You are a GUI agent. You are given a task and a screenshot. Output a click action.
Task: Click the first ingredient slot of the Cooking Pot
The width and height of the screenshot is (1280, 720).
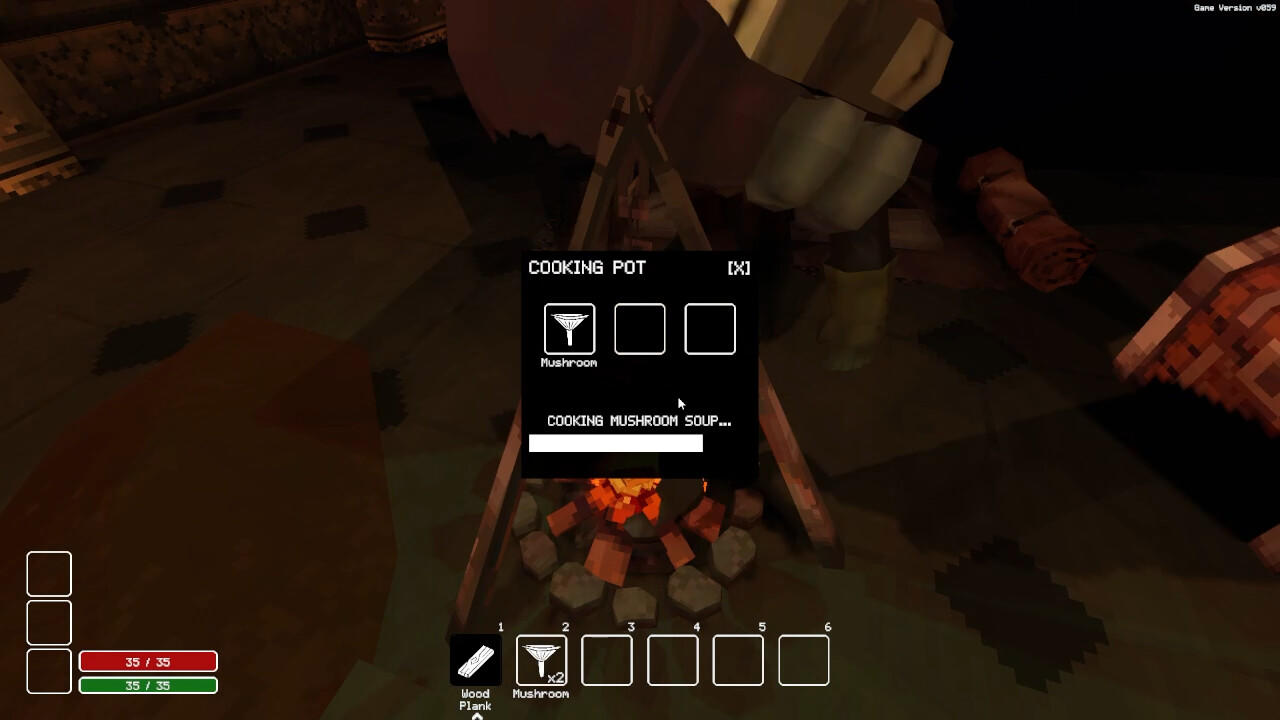568,329
